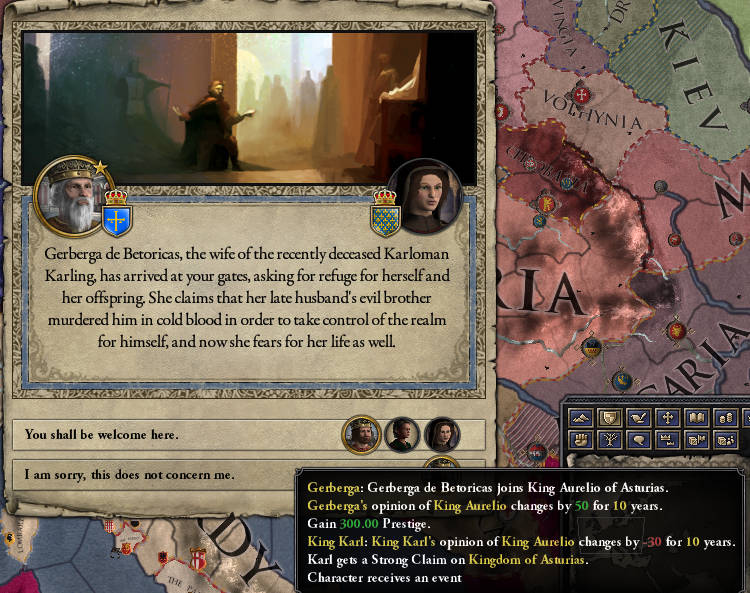This screenshot has height=593, width=750.
Task: Switch to terrain map mode (mountain icon)
Action: [x=581, y=417]
